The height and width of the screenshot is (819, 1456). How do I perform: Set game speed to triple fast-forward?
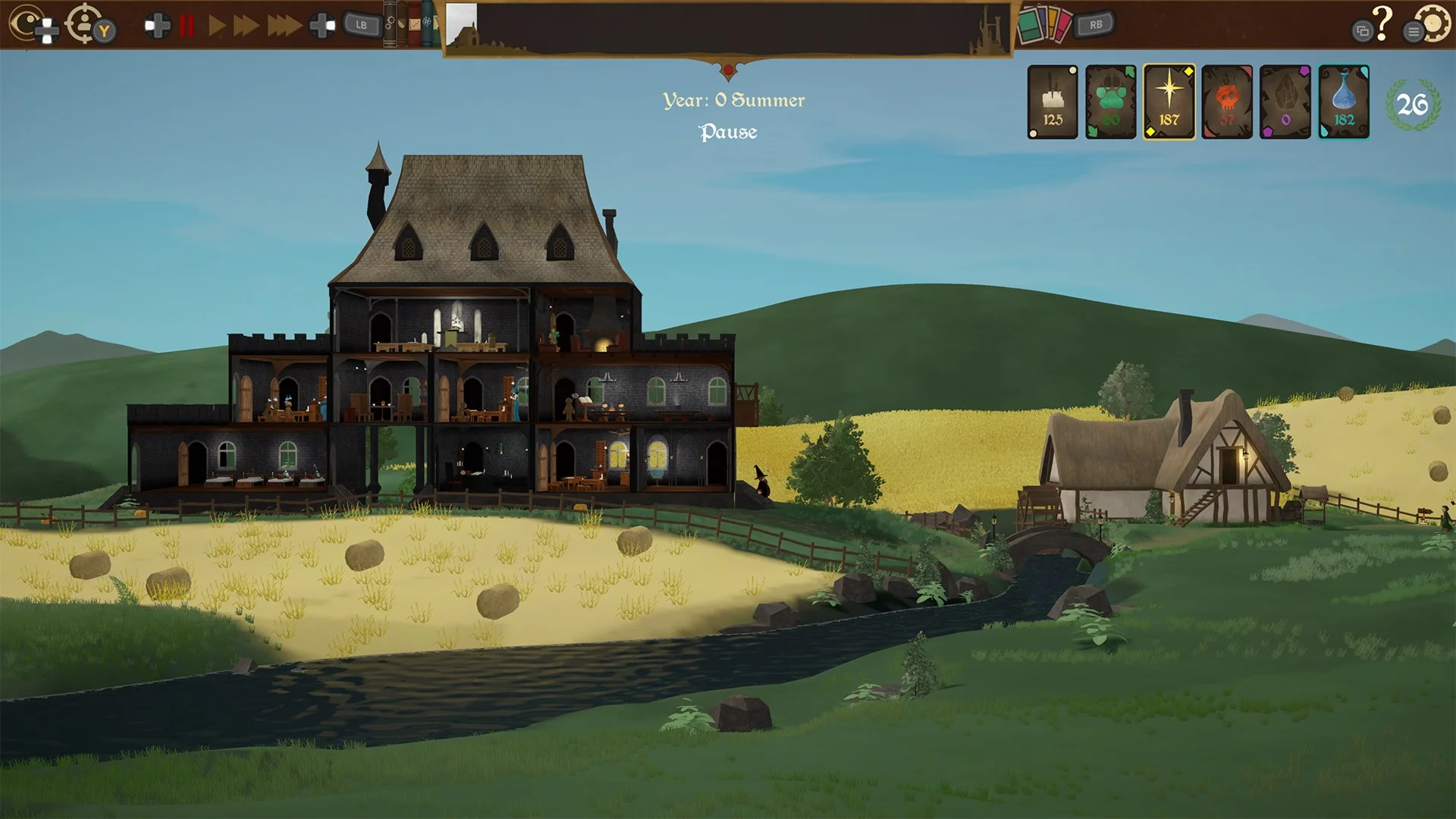tap(284, 26)
